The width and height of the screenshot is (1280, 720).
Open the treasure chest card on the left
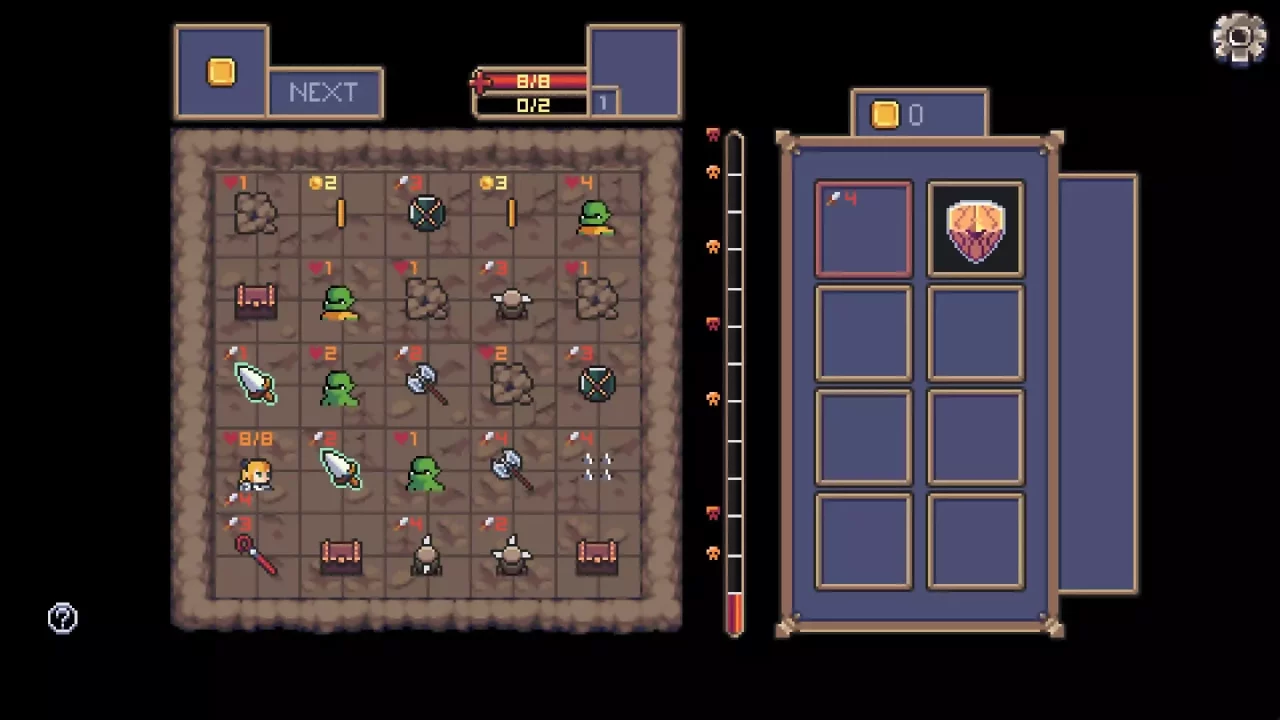pos(255,298)
